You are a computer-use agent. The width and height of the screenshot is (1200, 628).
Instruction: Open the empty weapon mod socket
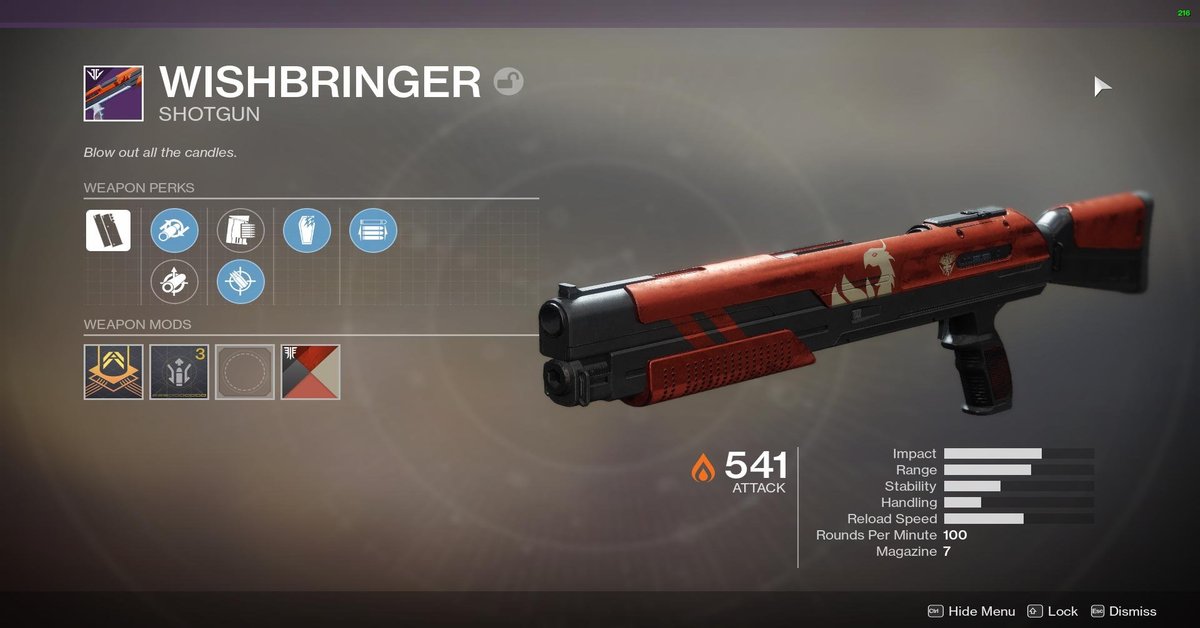coord(245,372)
